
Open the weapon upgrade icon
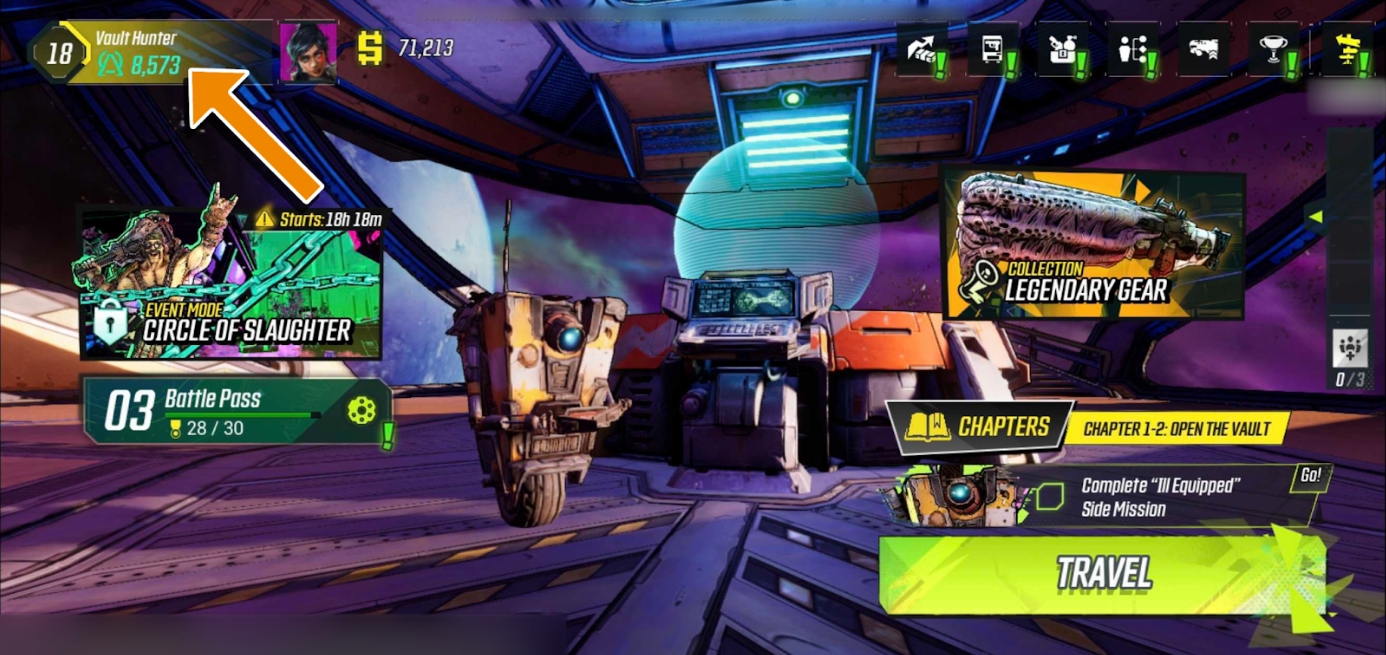click(1202, 50)
